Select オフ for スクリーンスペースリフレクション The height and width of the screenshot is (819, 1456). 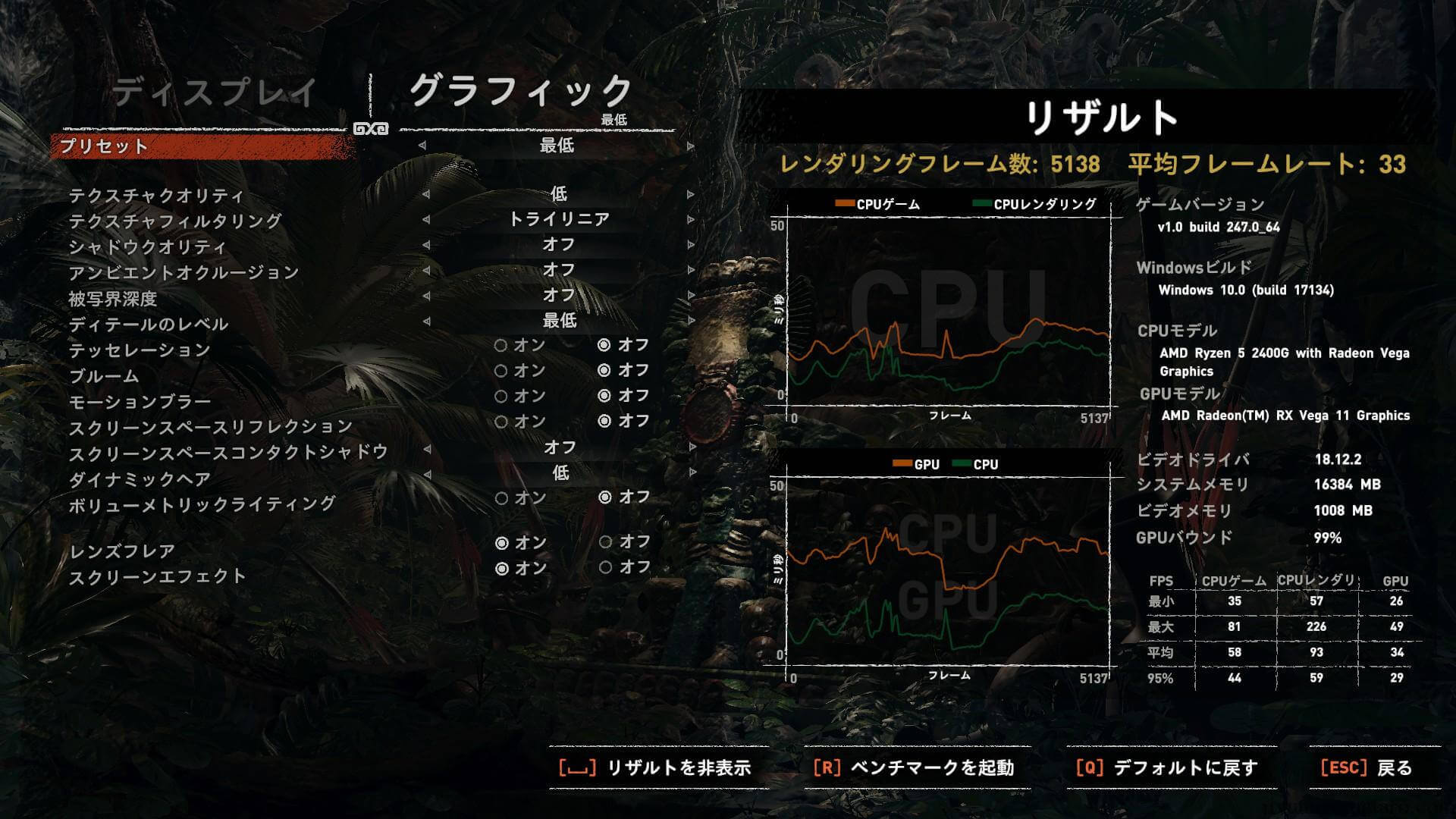point(604,421)
